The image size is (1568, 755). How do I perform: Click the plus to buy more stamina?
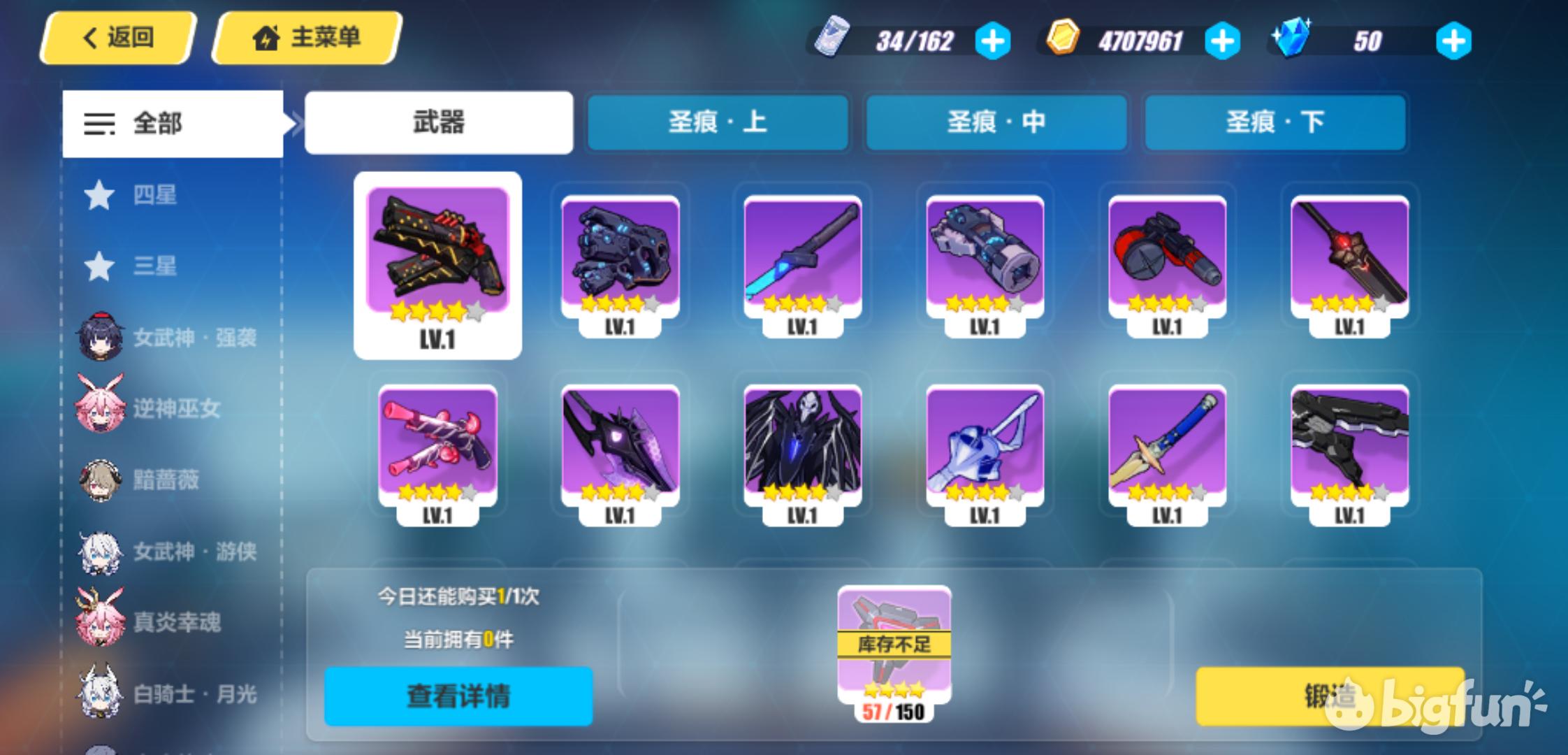pyautogui.click(x=993, y=41)
